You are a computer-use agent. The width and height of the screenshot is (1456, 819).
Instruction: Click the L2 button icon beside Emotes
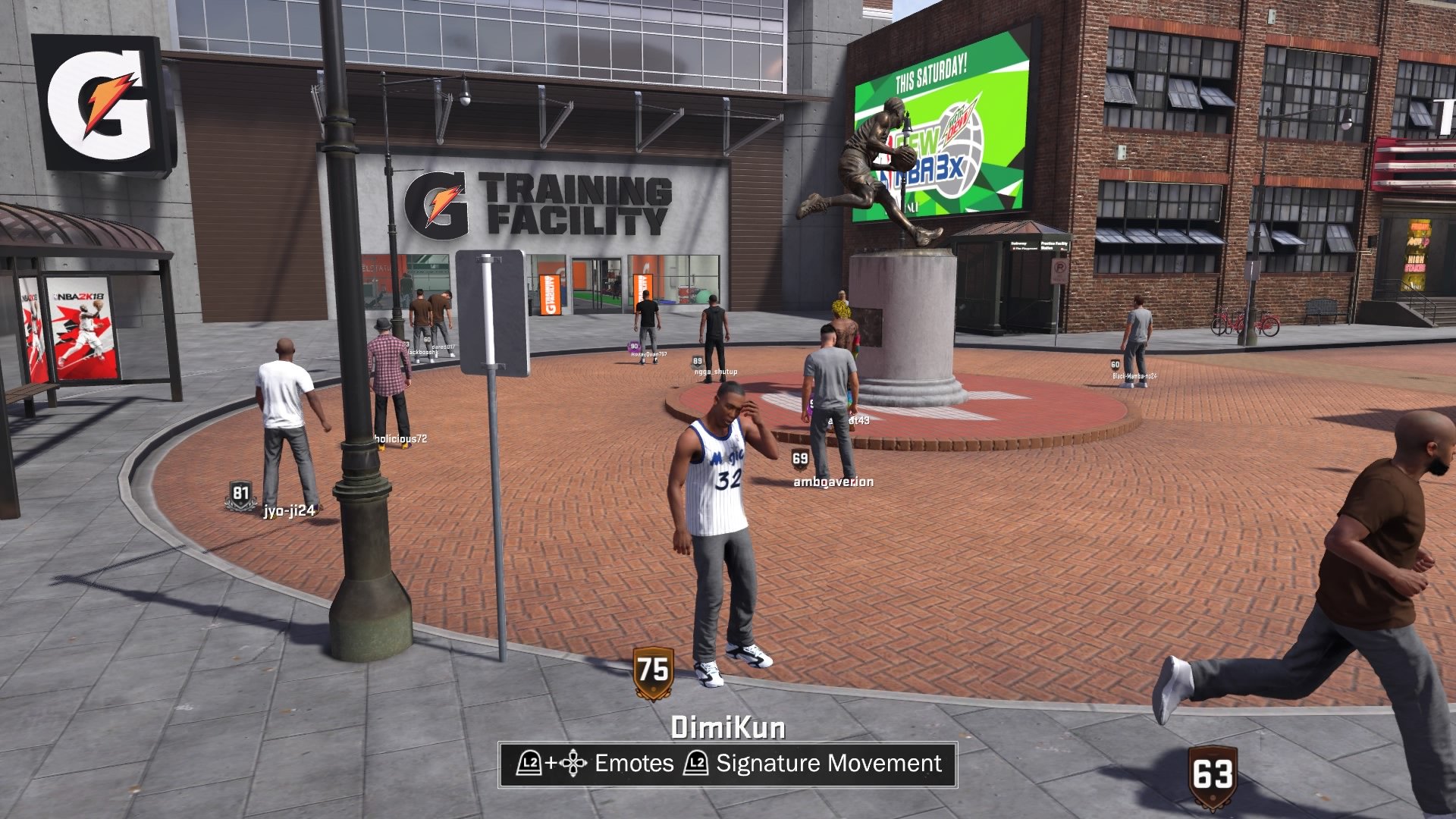tap(531, 764)
